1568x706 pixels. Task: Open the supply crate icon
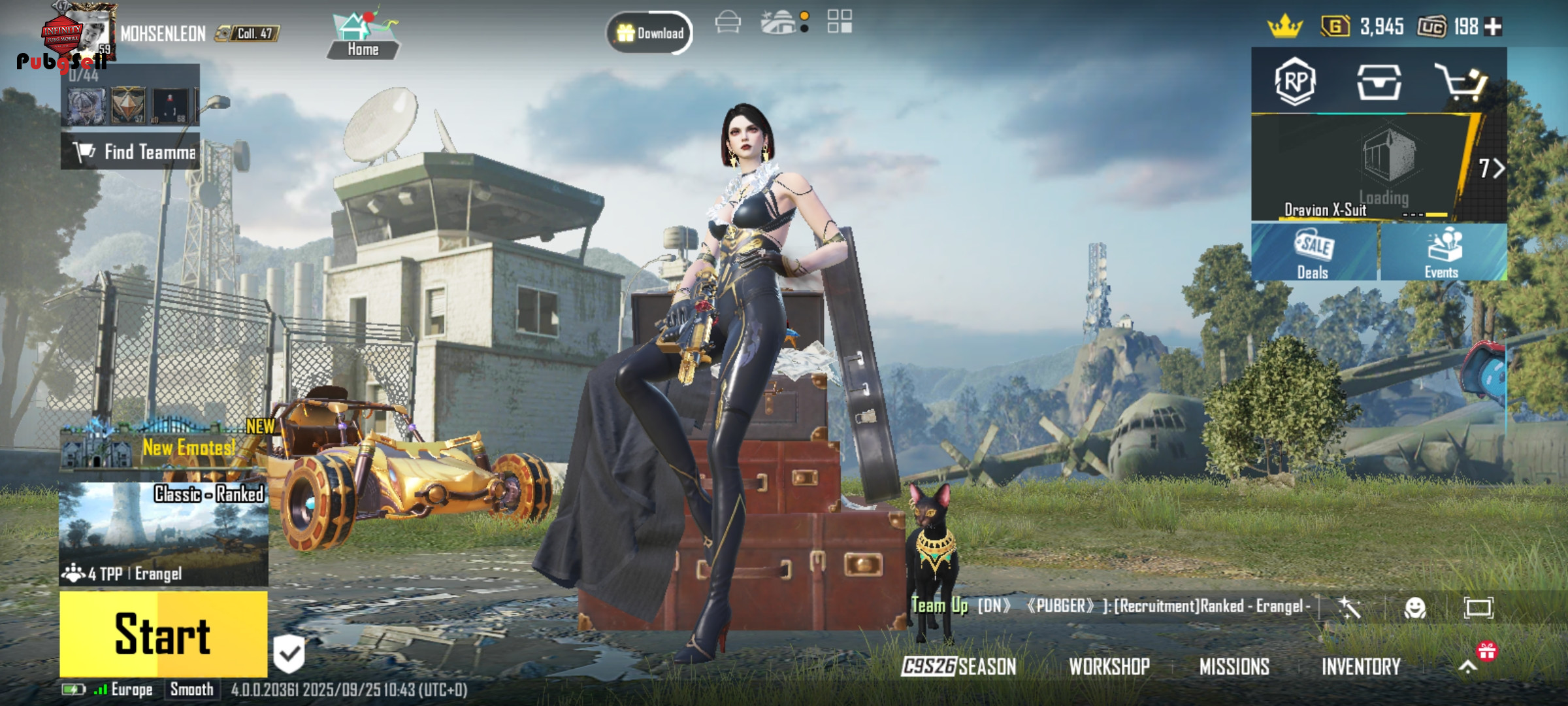coord(1379,82)
